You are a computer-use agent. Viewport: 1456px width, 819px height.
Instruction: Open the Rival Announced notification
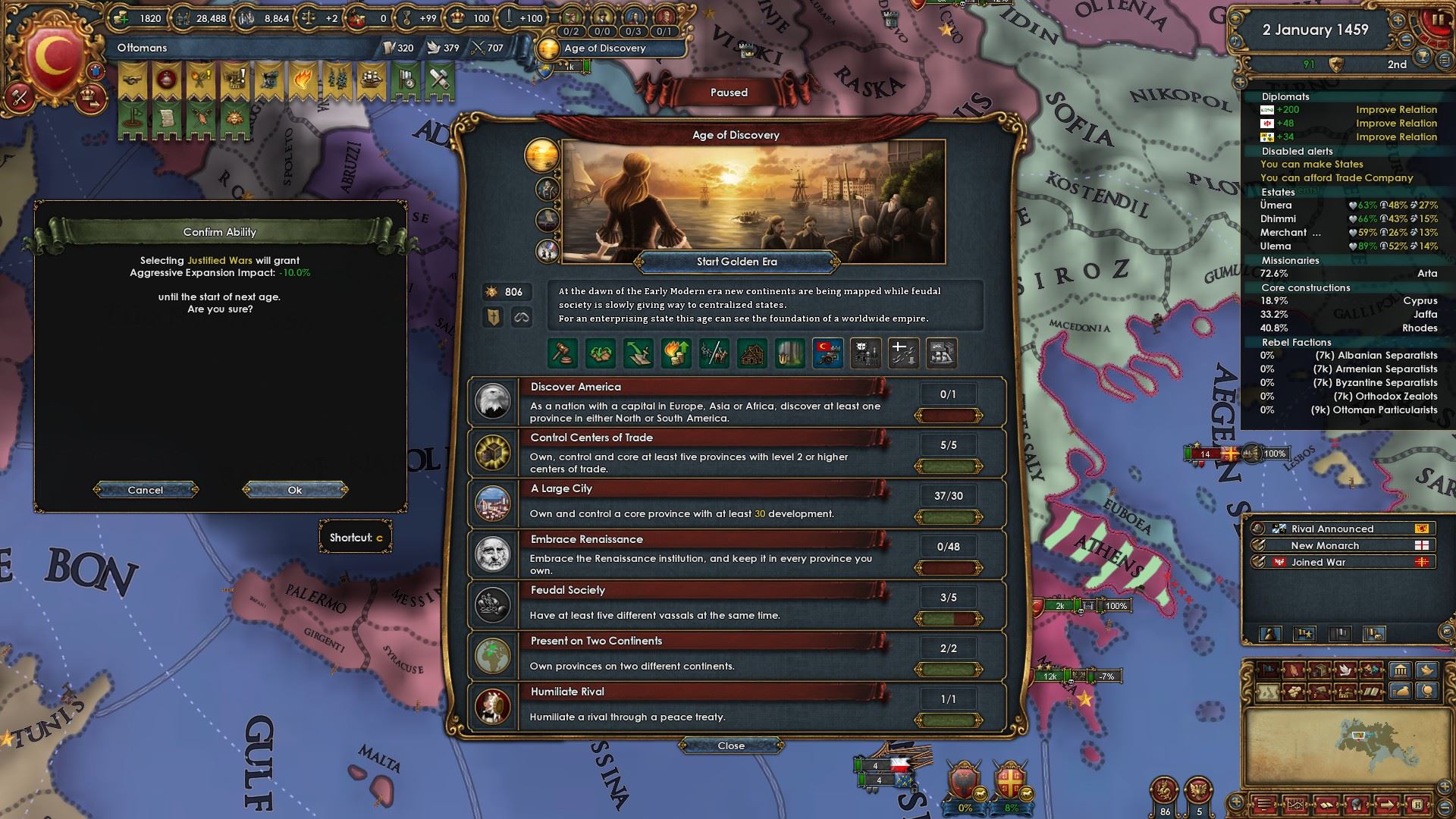coord(1332,529)
